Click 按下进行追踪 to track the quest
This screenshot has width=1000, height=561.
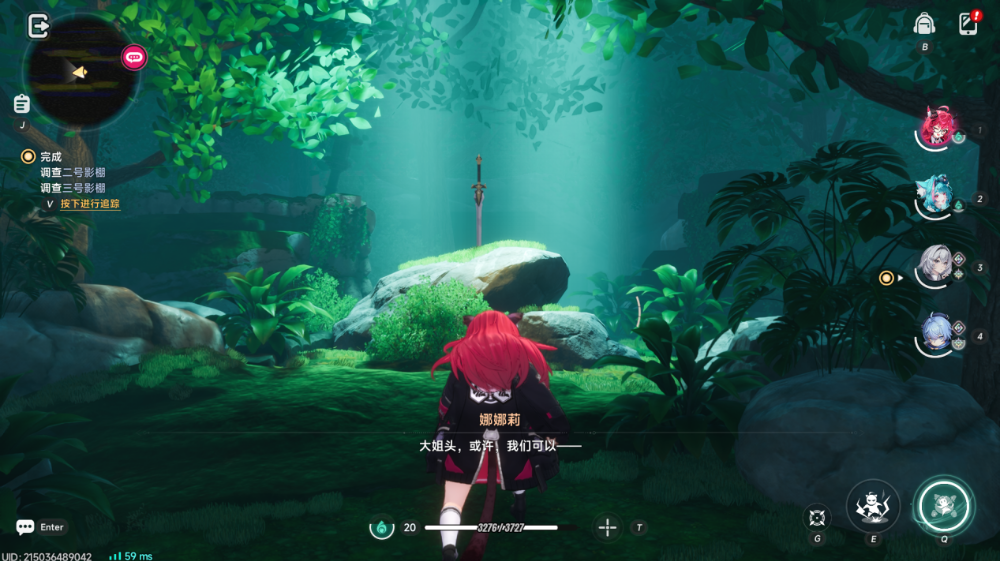[90, 203]
